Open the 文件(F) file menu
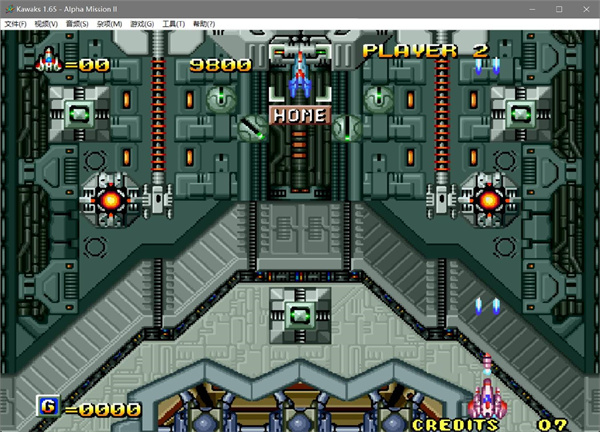Screen dimensions: 600x432 point(15,23)
